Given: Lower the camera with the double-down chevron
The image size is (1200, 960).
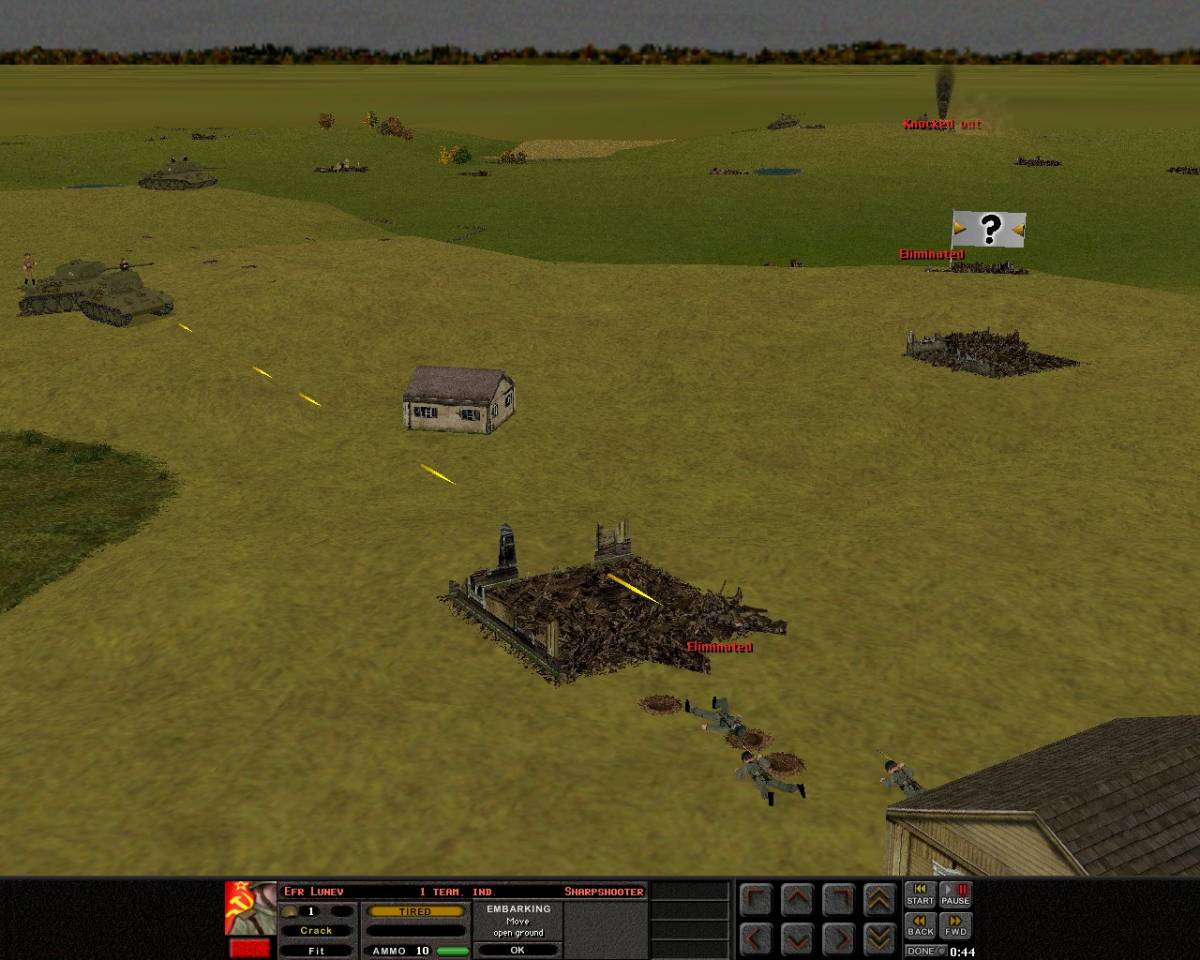Looking at the screenshot, I should click(879, 938).
